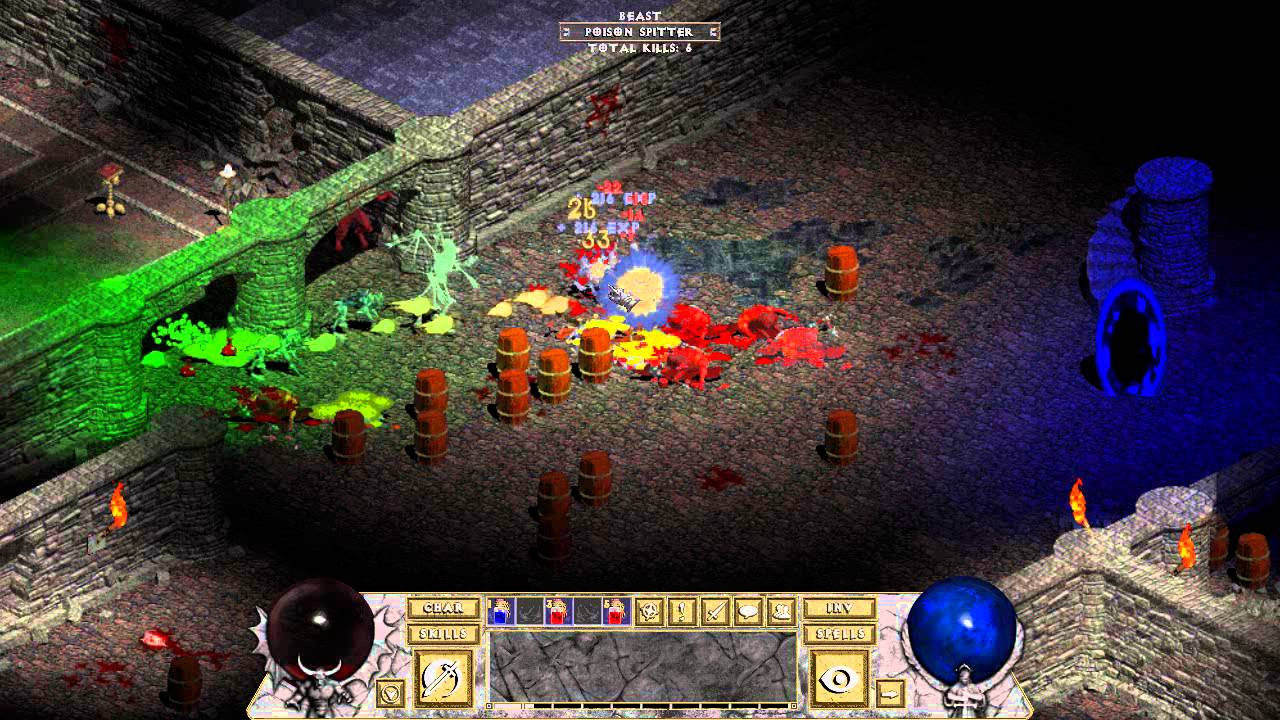Click the small arrow button beside the eye spell
The image size is (1280, 720).
click(890, 691)
